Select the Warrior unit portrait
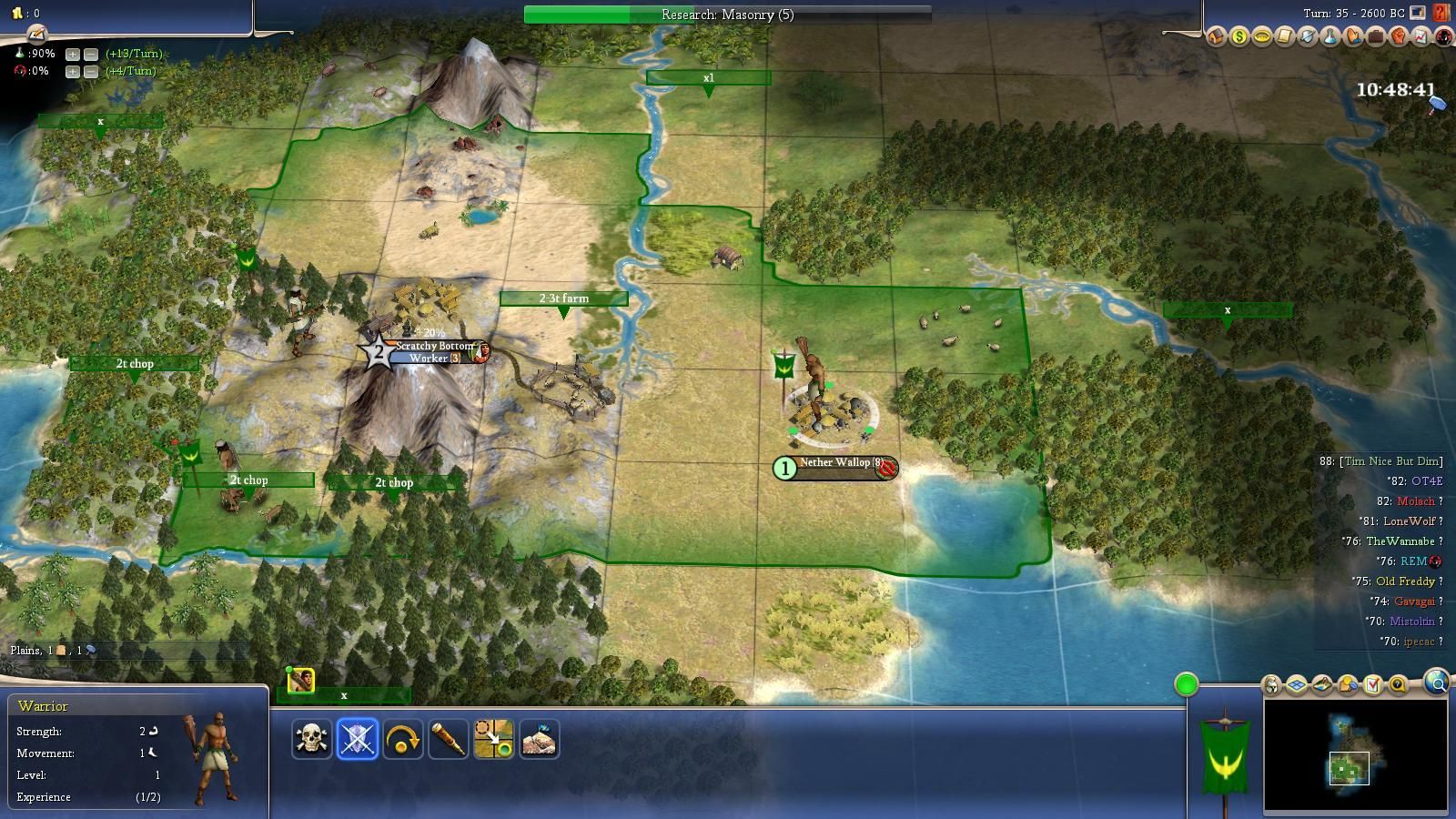This screenshot has height=819, width=1456. point(301,681)
